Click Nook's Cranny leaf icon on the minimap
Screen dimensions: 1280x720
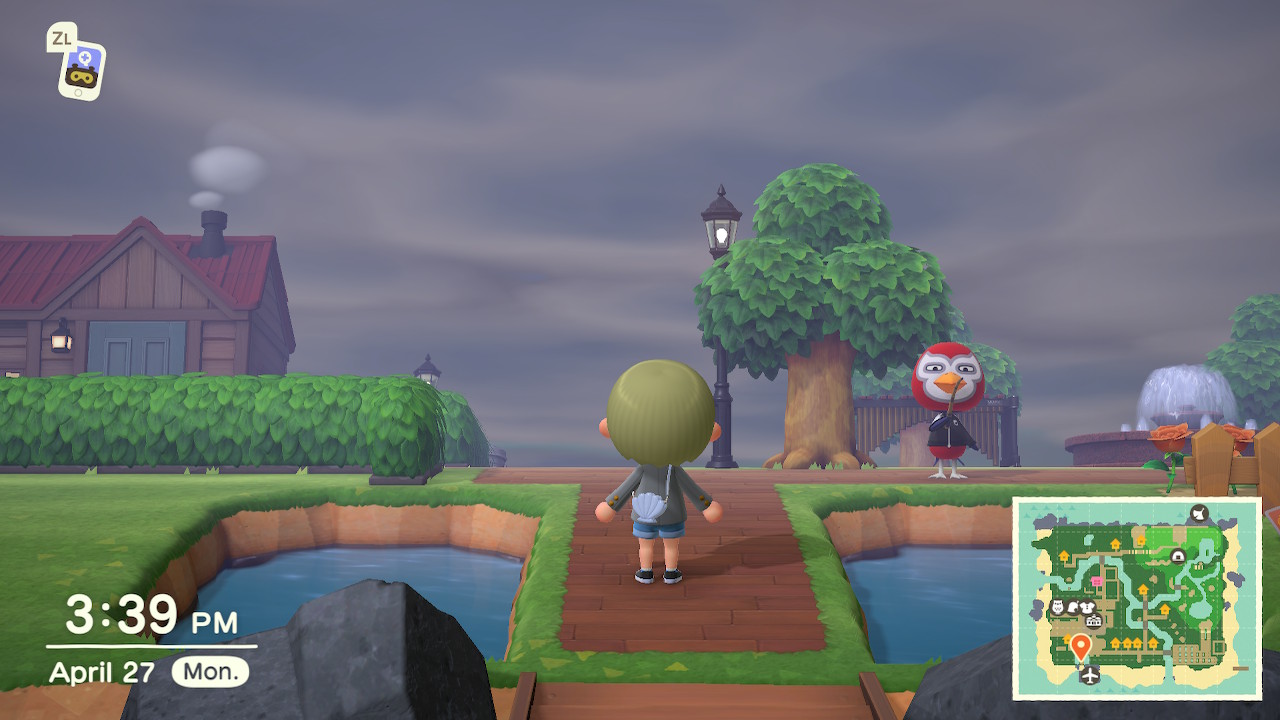click(x=1072, y=606)
